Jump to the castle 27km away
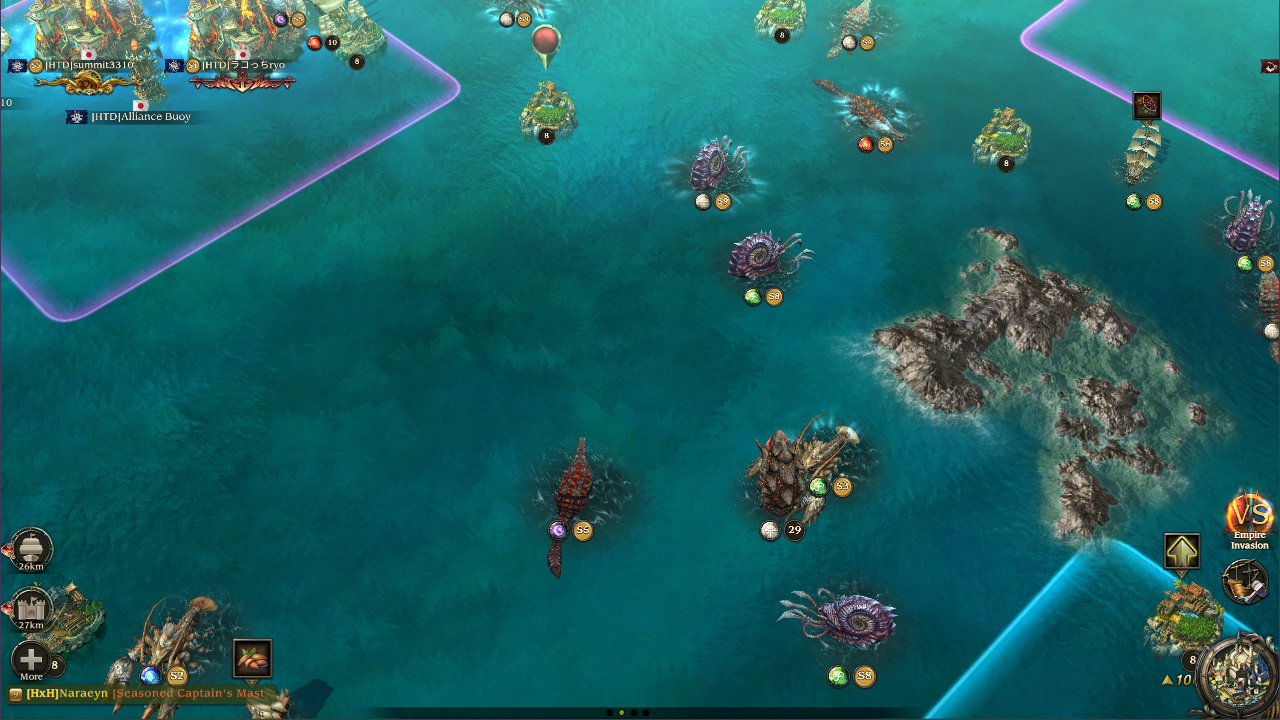 coord(31,608)
